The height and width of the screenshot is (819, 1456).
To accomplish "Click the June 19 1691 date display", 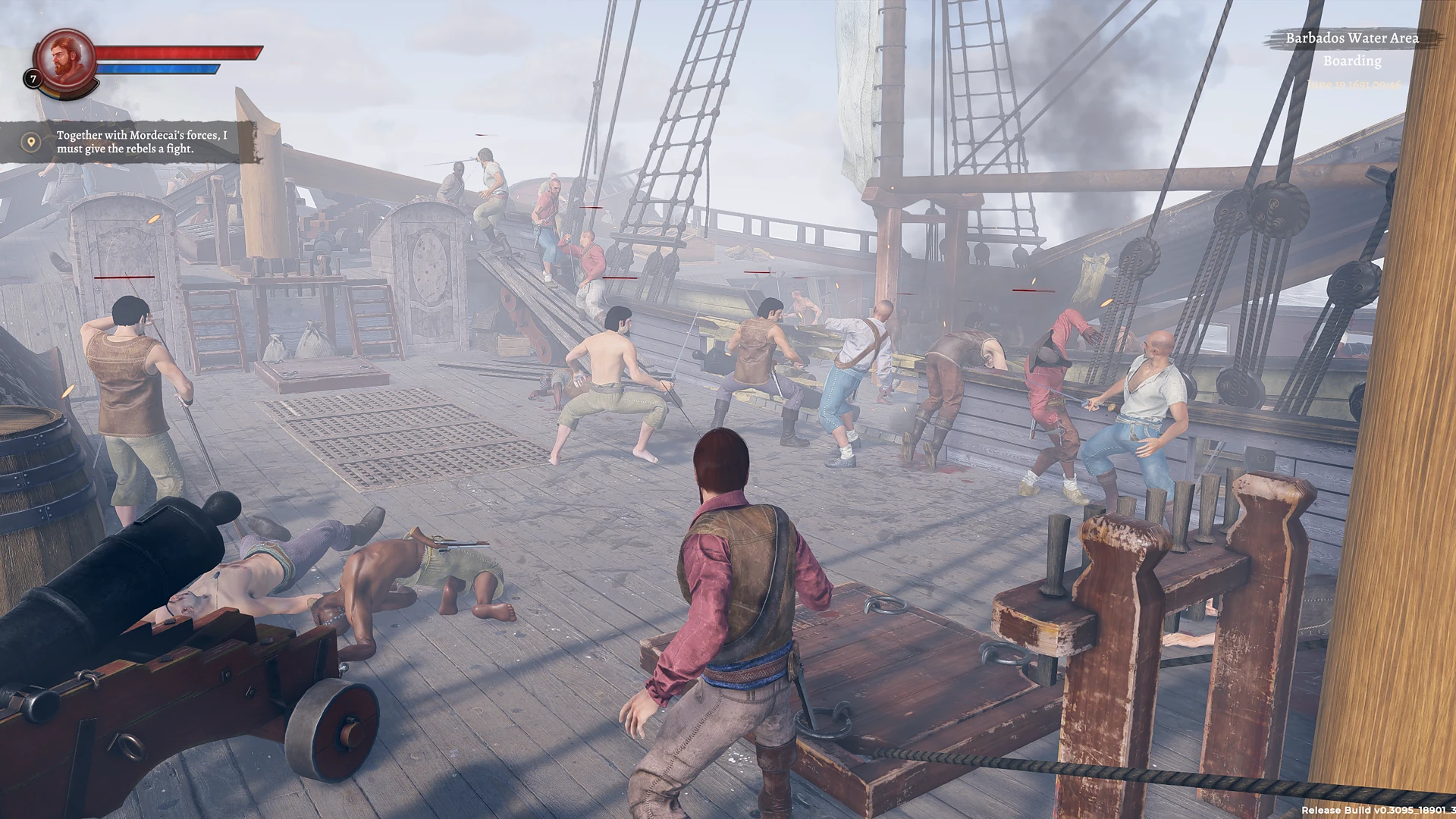I will pos(1354,86).
